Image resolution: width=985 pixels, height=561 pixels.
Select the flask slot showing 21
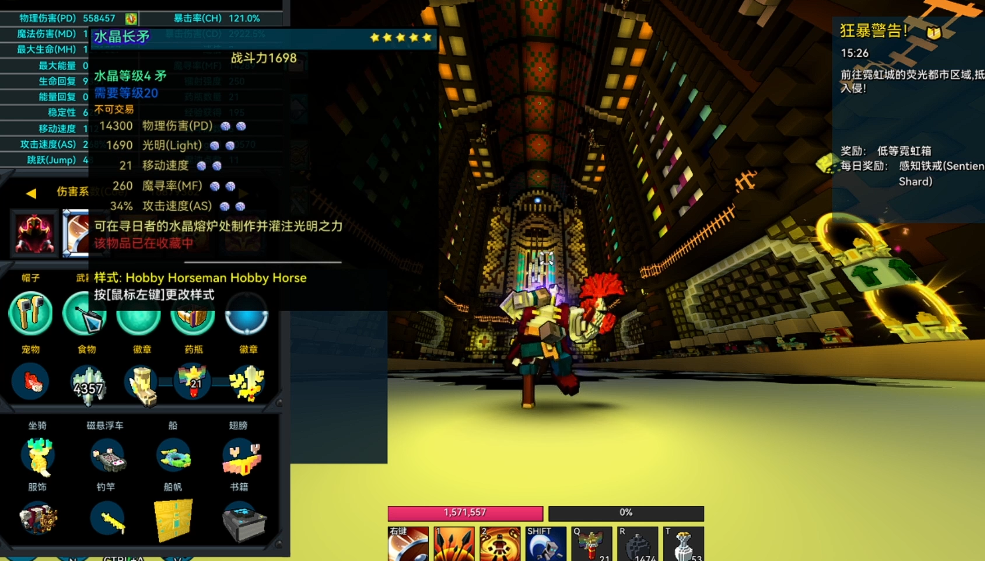[x=192, y=381]
